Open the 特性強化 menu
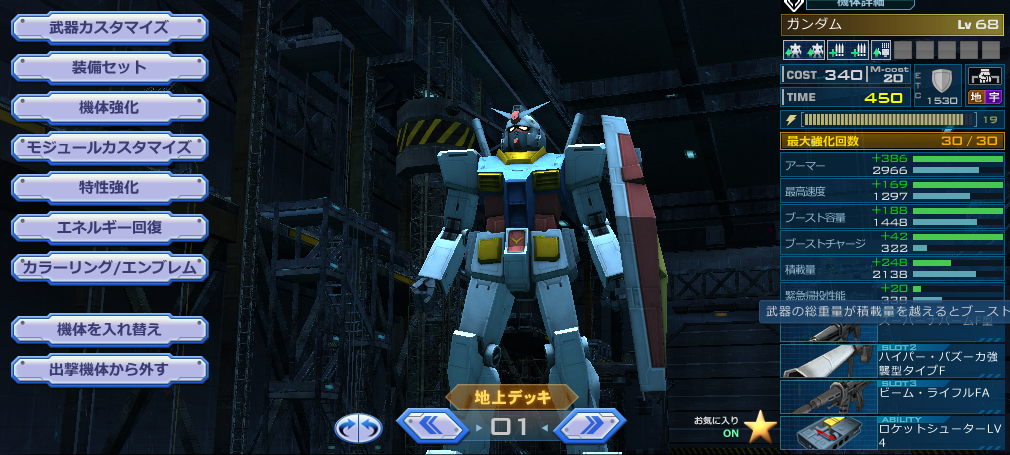Screen dimensions: 1010x455 (109, 187)
